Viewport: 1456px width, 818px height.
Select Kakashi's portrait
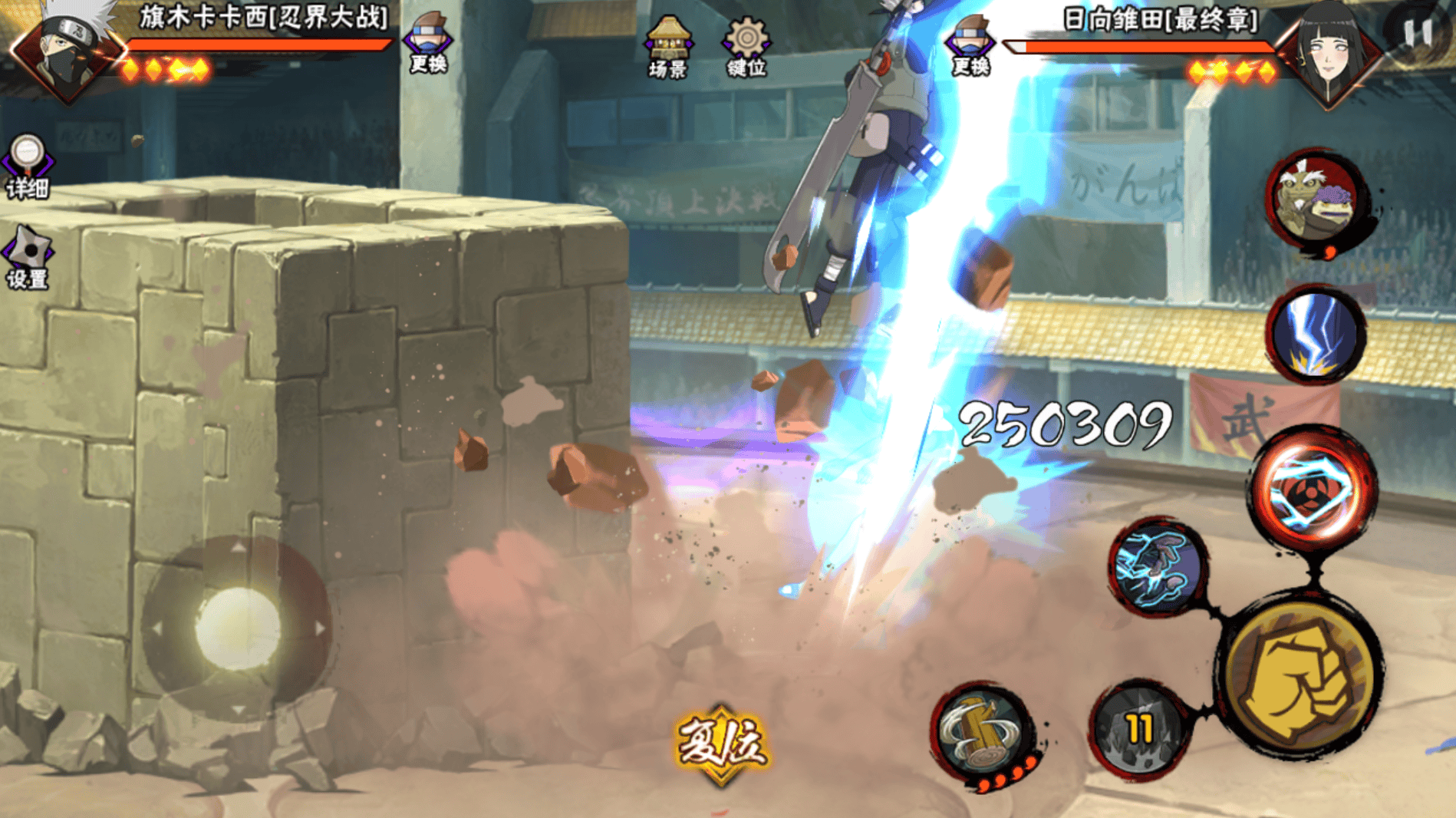point(68,51)
